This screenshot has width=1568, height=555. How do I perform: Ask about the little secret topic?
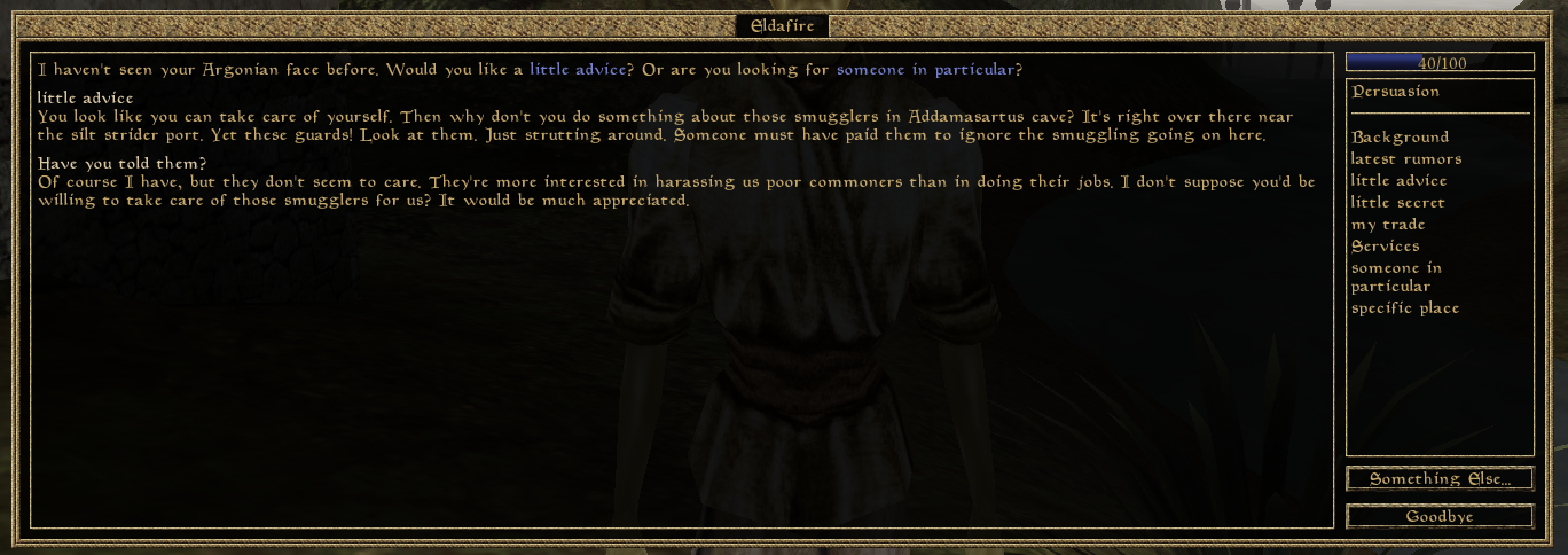[1397, 202]
